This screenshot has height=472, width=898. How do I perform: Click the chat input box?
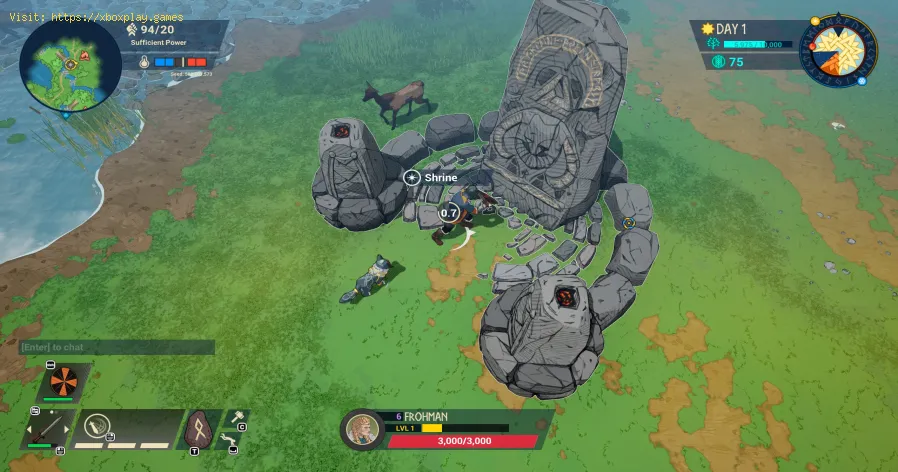tap(117, 347)
